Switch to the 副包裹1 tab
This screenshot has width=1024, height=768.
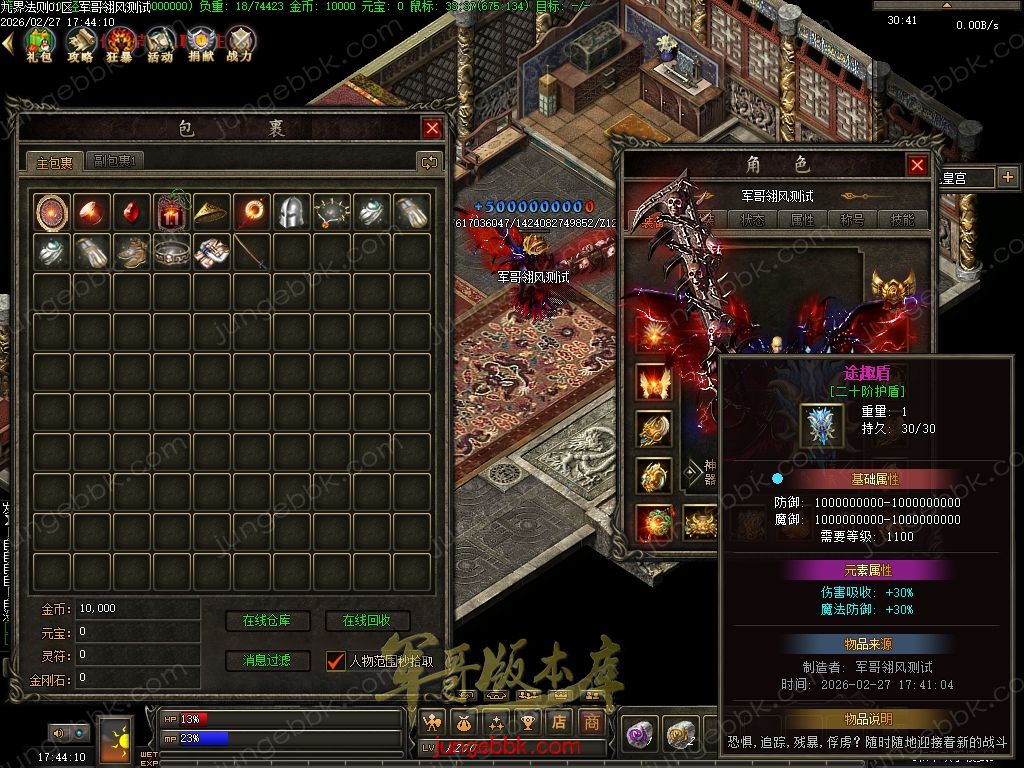click(116, 161)
